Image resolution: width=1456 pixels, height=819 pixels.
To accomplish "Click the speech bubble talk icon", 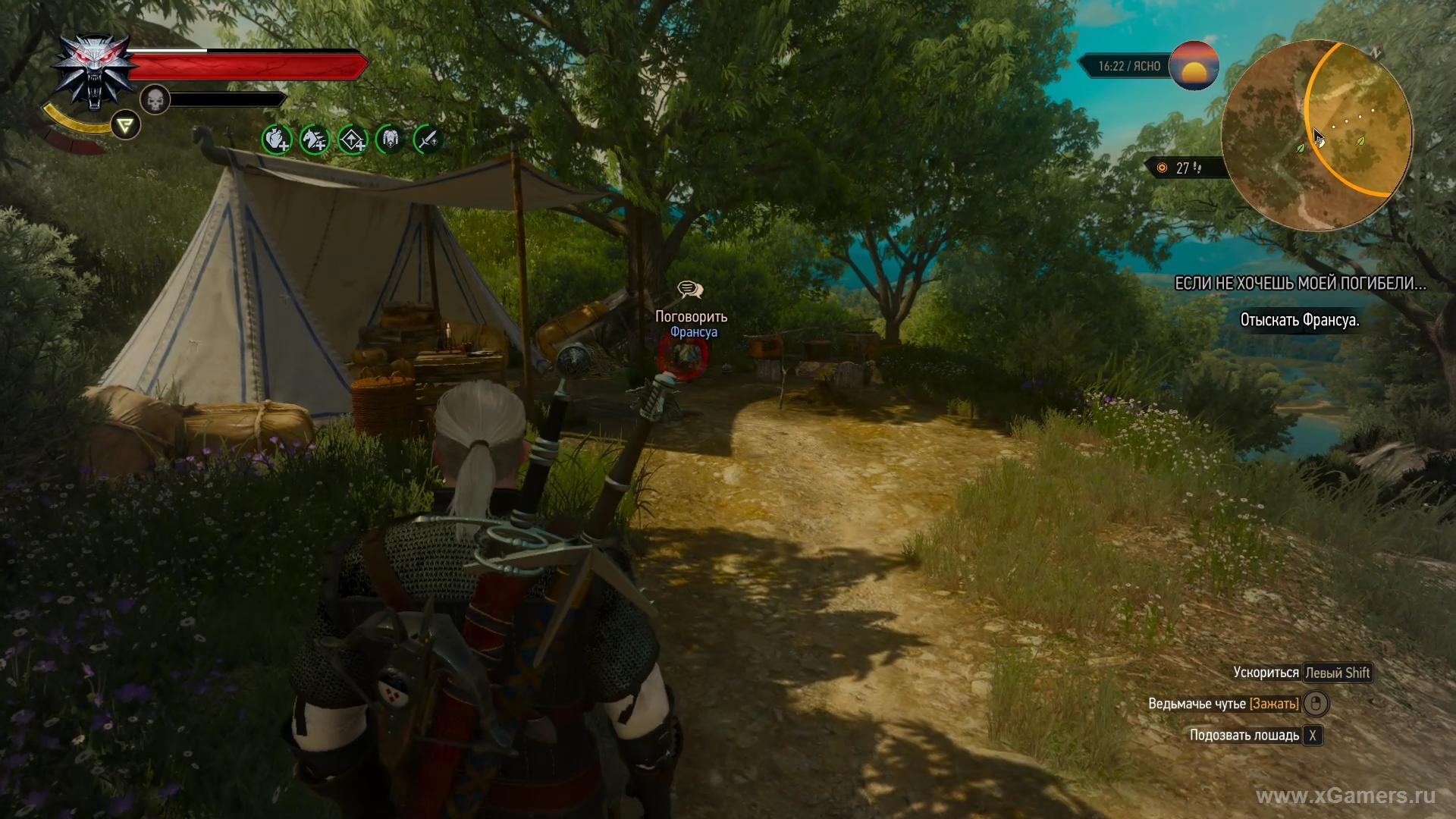I will click(x=689, y=290).
